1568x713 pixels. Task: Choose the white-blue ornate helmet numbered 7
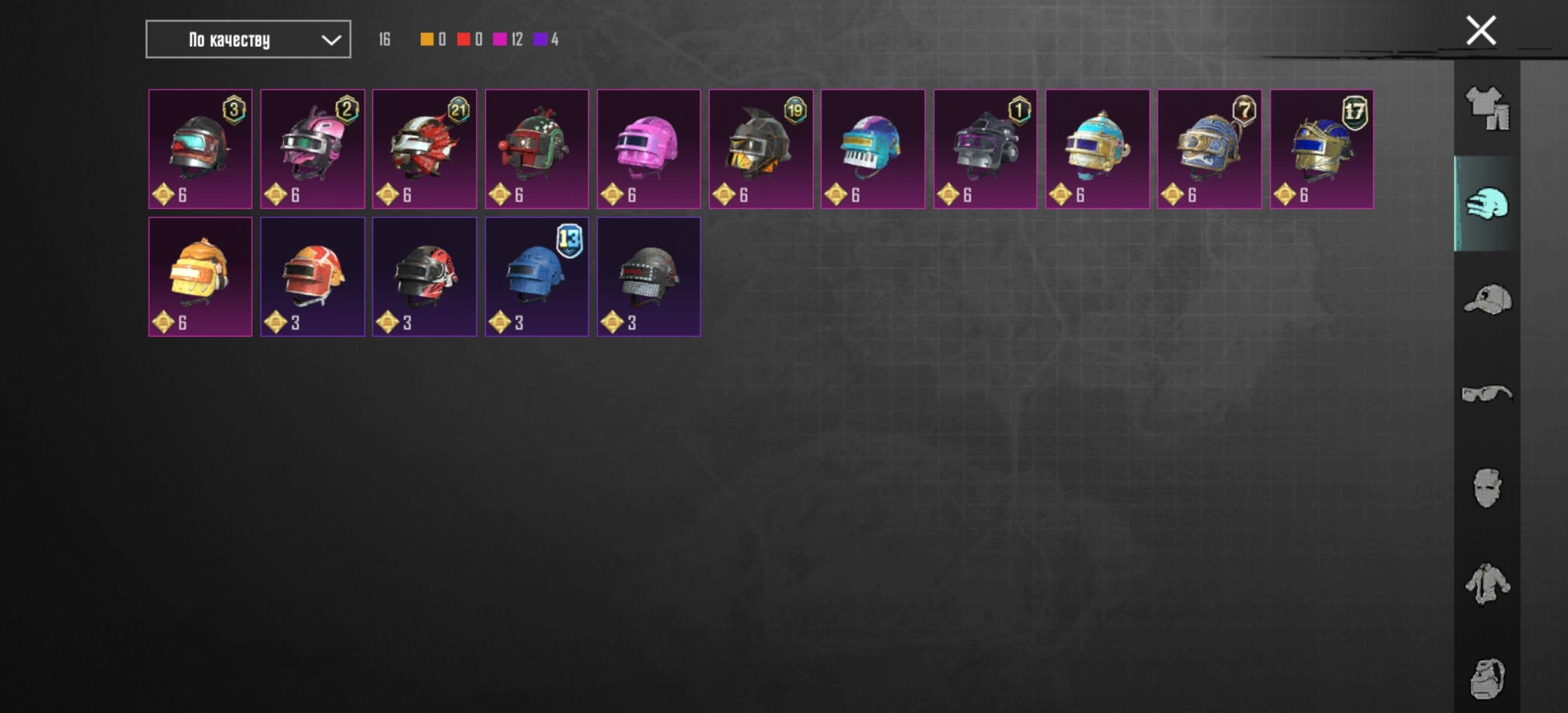(1209, 149)
